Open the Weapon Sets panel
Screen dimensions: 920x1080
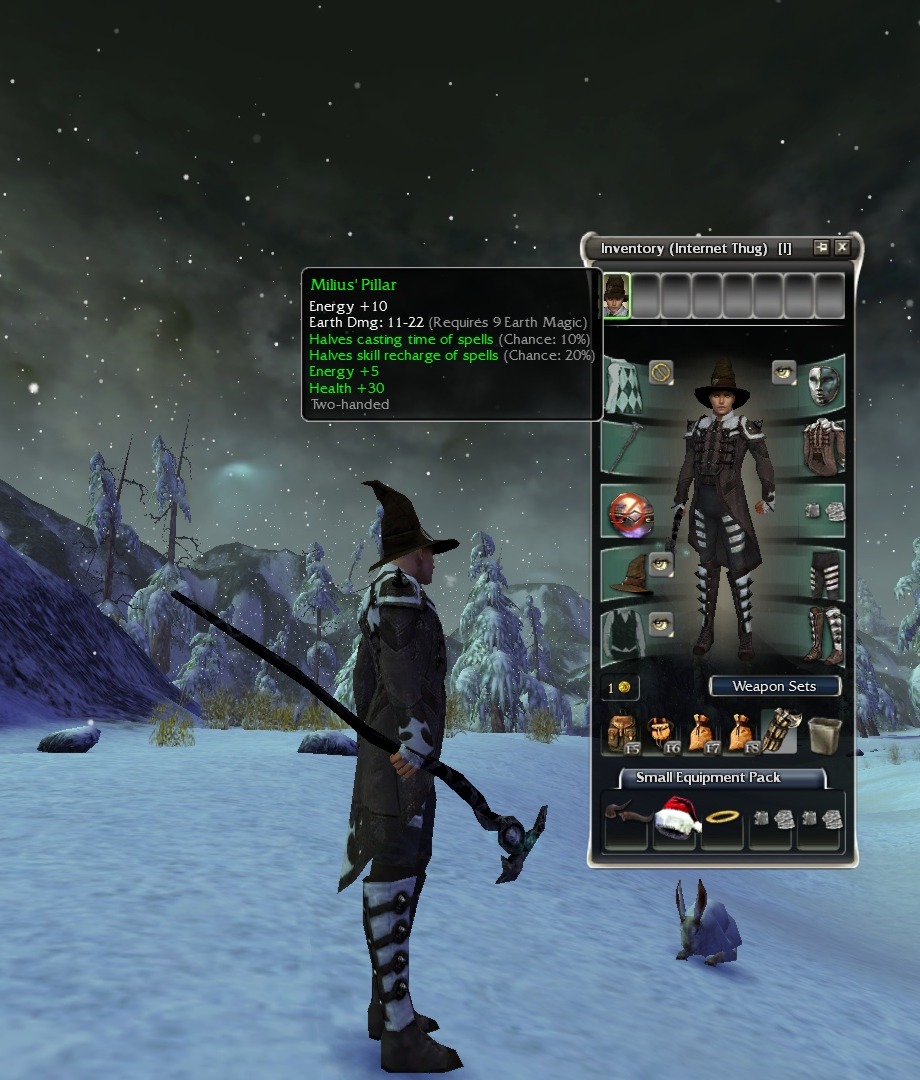click(x=774, y=686)
